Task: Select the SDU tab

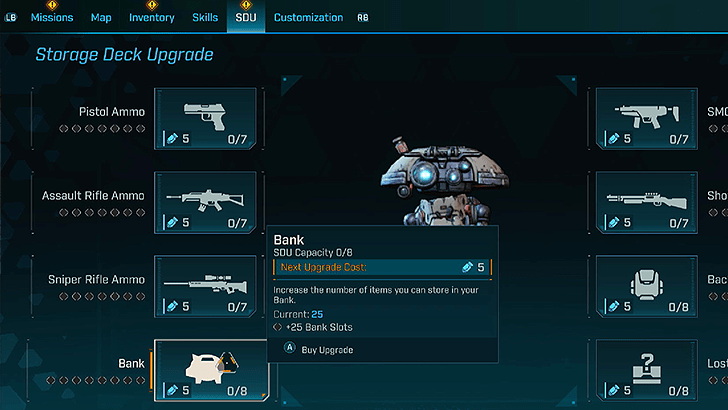Action: [245, 17]
